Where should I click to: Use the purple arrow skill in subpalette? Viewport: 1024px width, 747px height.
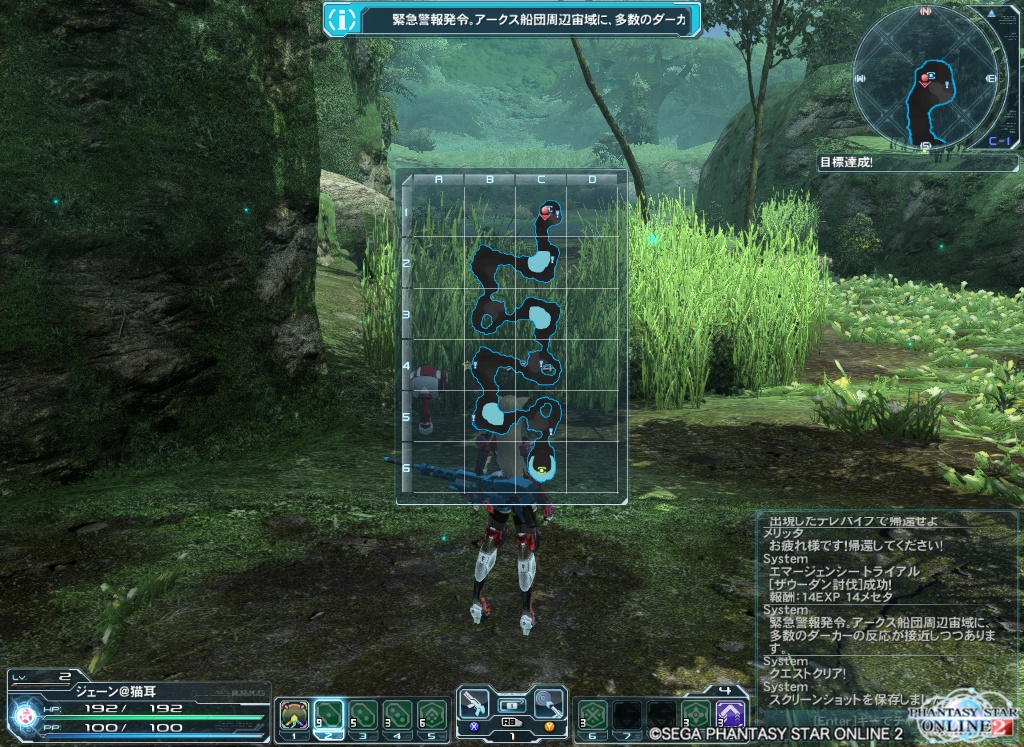tap(731, 715)
